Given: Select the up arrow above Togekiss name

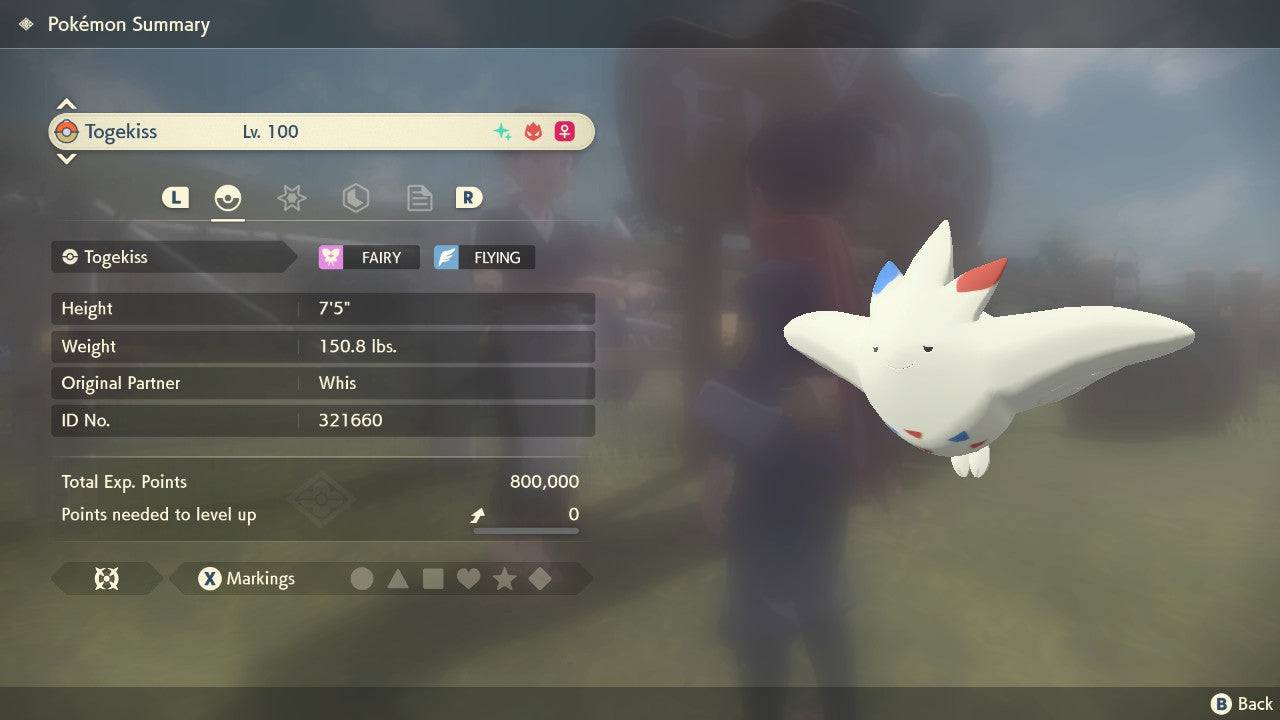Looking at the screenshot, I should 66,104.
